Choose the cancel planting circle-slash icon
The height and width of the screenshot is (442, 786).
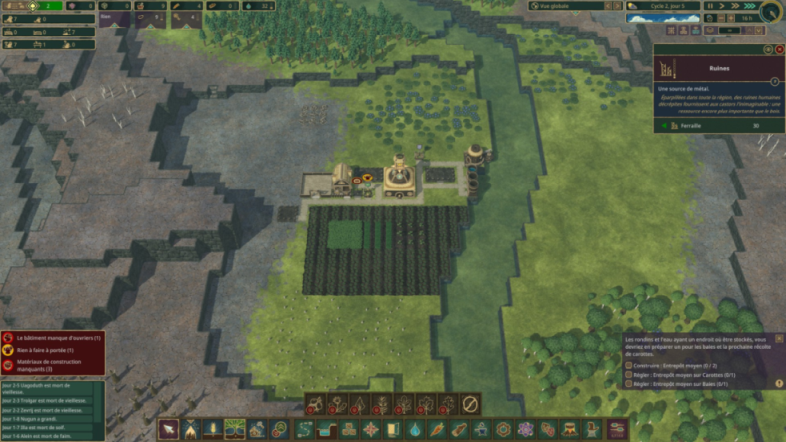pos(471,404)
